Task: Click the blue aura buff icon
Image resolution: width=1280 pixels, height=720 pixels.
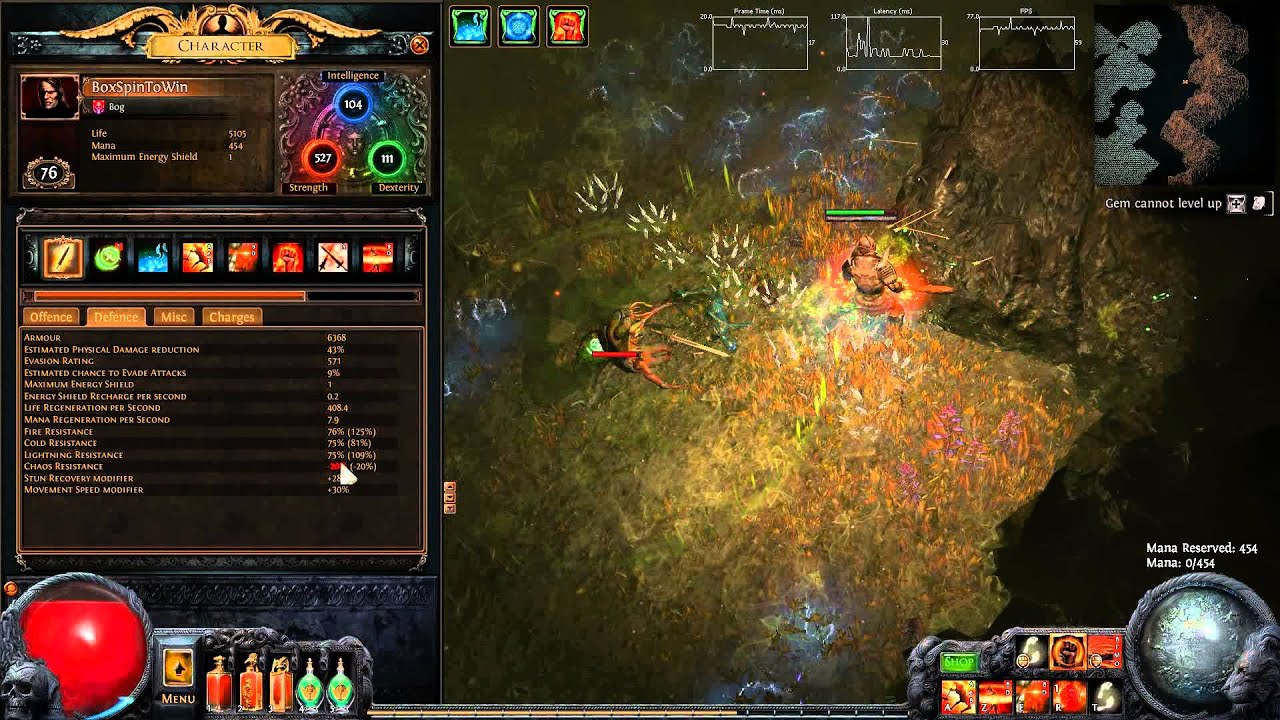Action: pyautogui.click(x=519, y=27)
